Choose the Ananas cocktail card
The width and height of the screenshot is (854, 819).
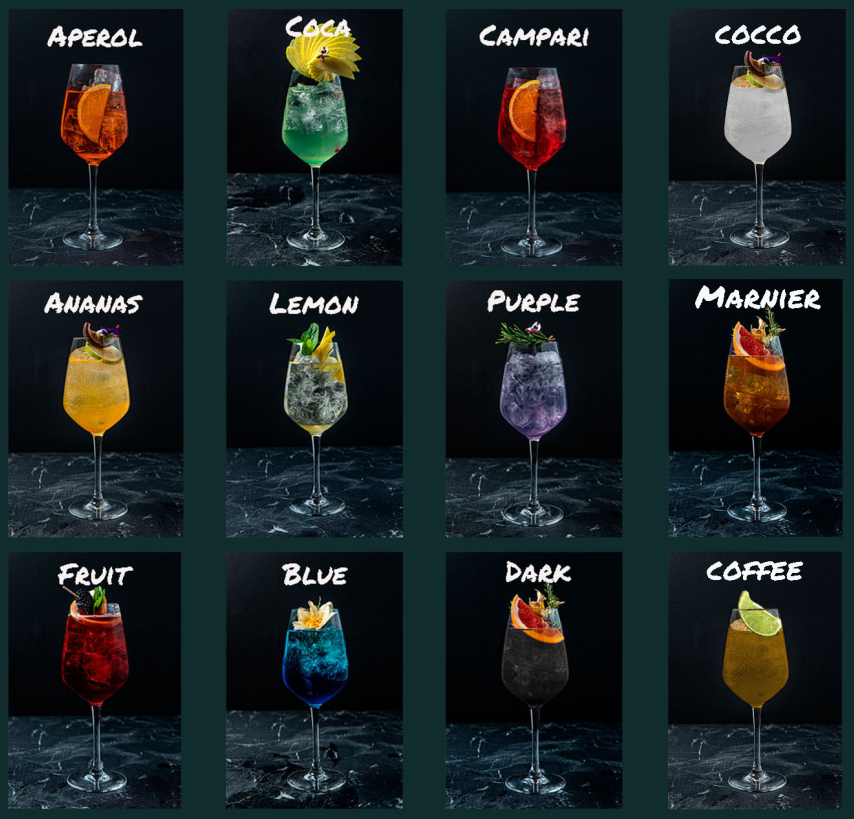(95, 408)
